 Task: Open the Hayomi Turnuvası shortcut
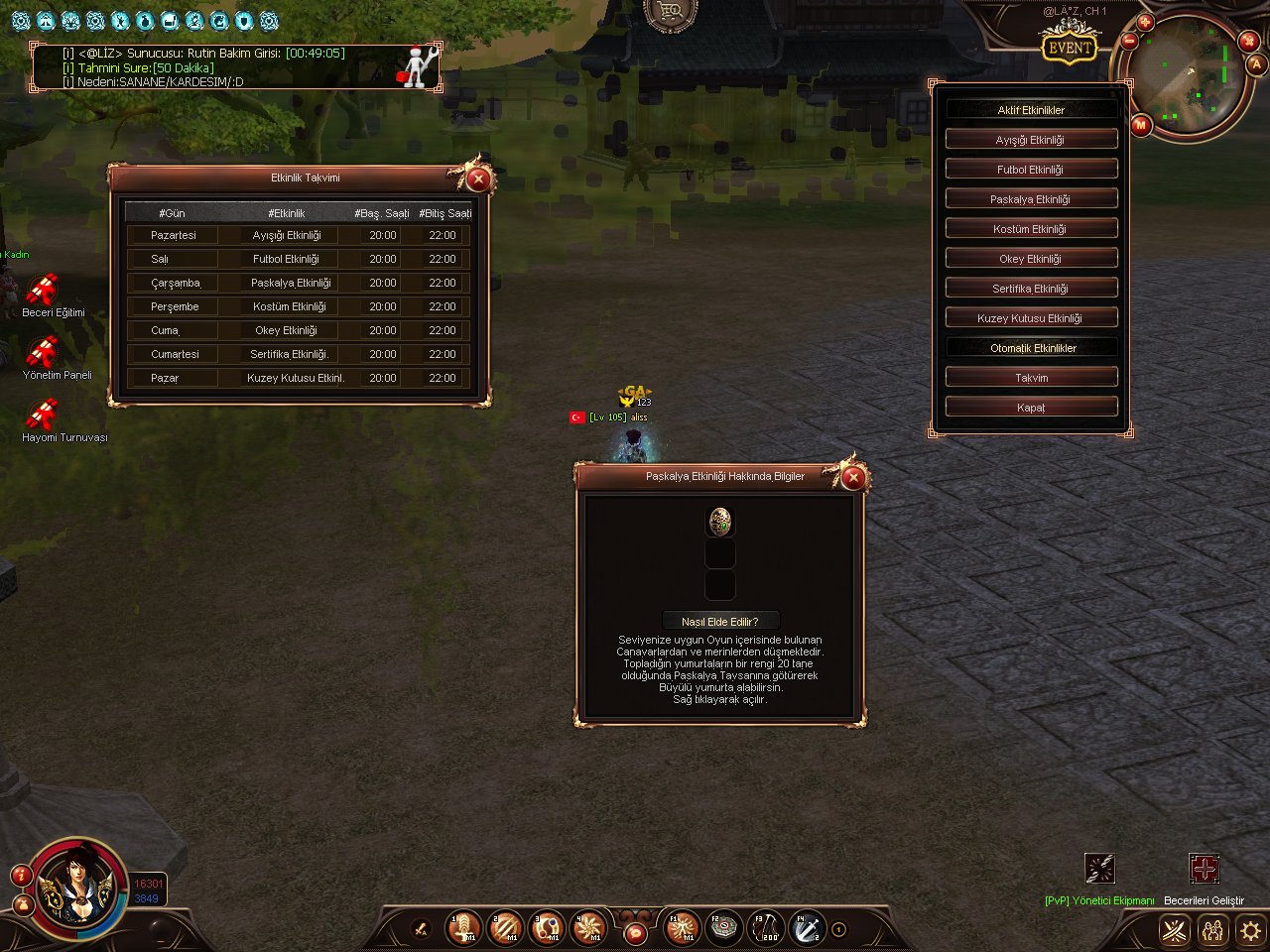point(43,416)
